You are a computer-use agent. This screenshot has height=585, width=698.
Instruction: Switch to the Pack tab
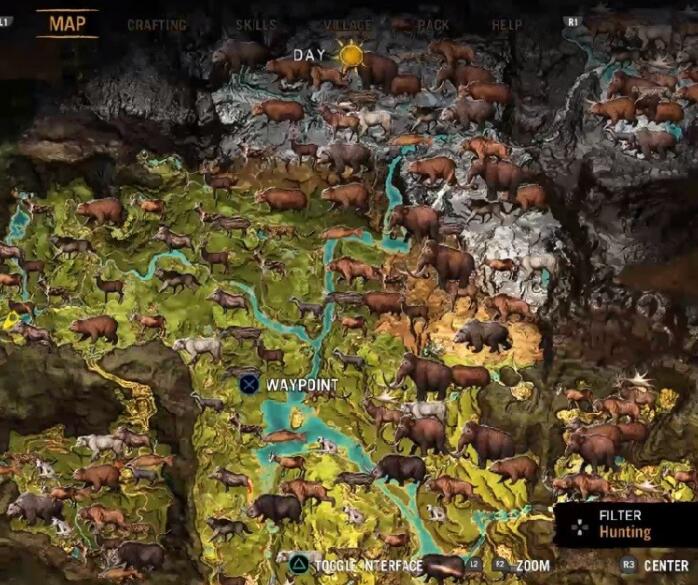click(x=433, y=25)
